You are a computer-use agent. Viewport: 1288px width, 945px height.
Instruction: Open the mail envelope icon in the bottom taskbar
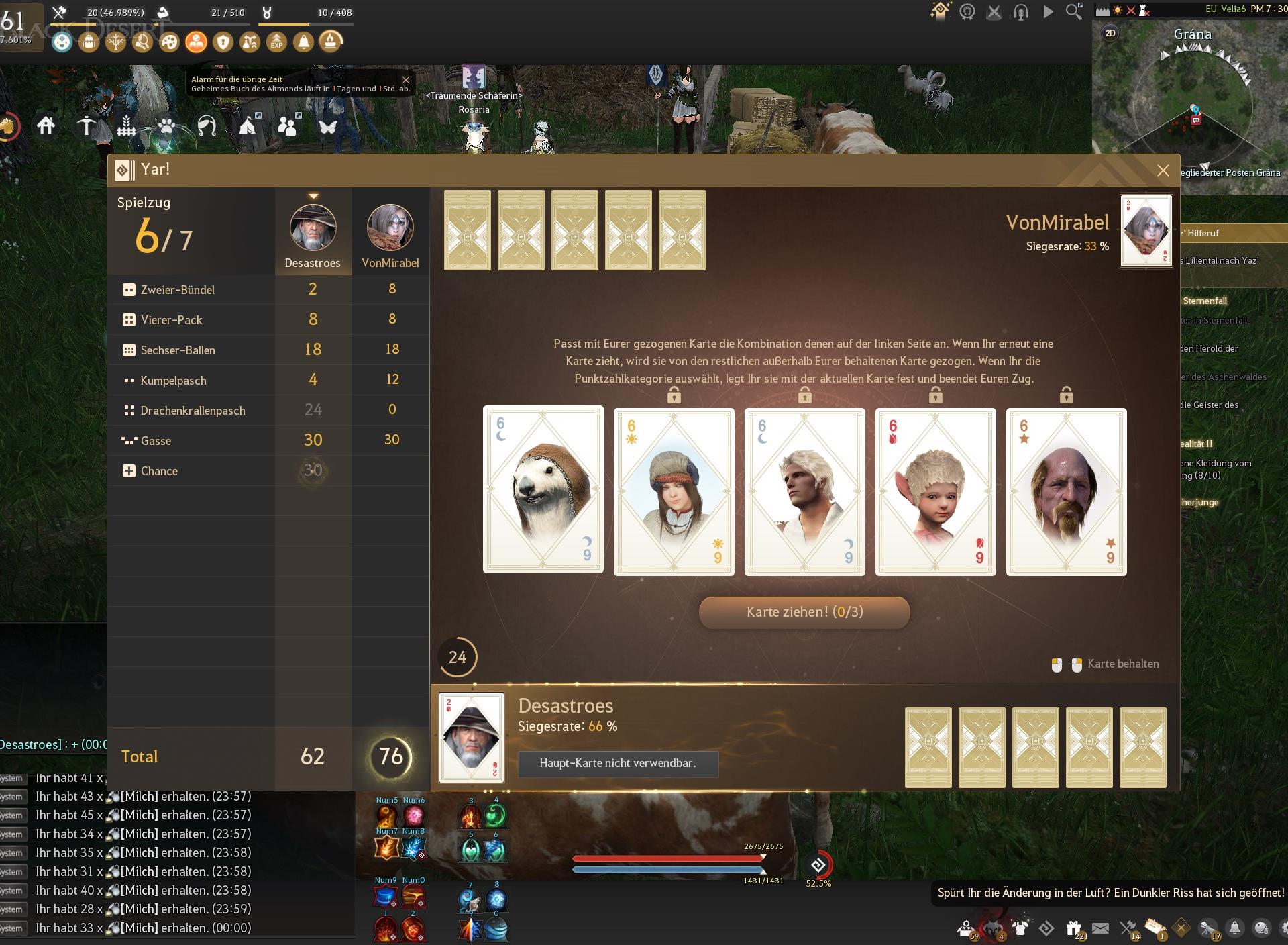[1100, 930]
